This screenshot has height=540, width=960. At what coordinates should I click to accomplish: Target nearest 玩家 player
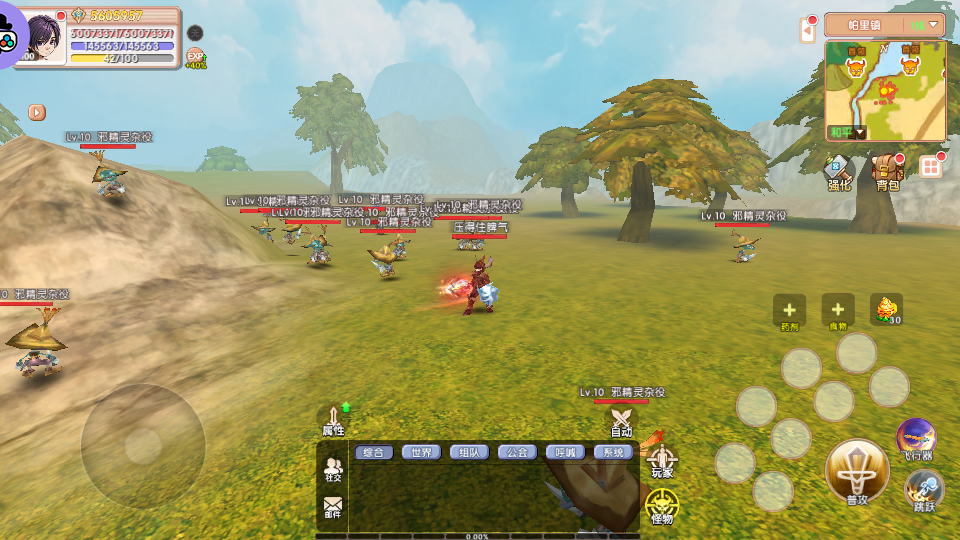pyautogui.click(x=662, y=461)
